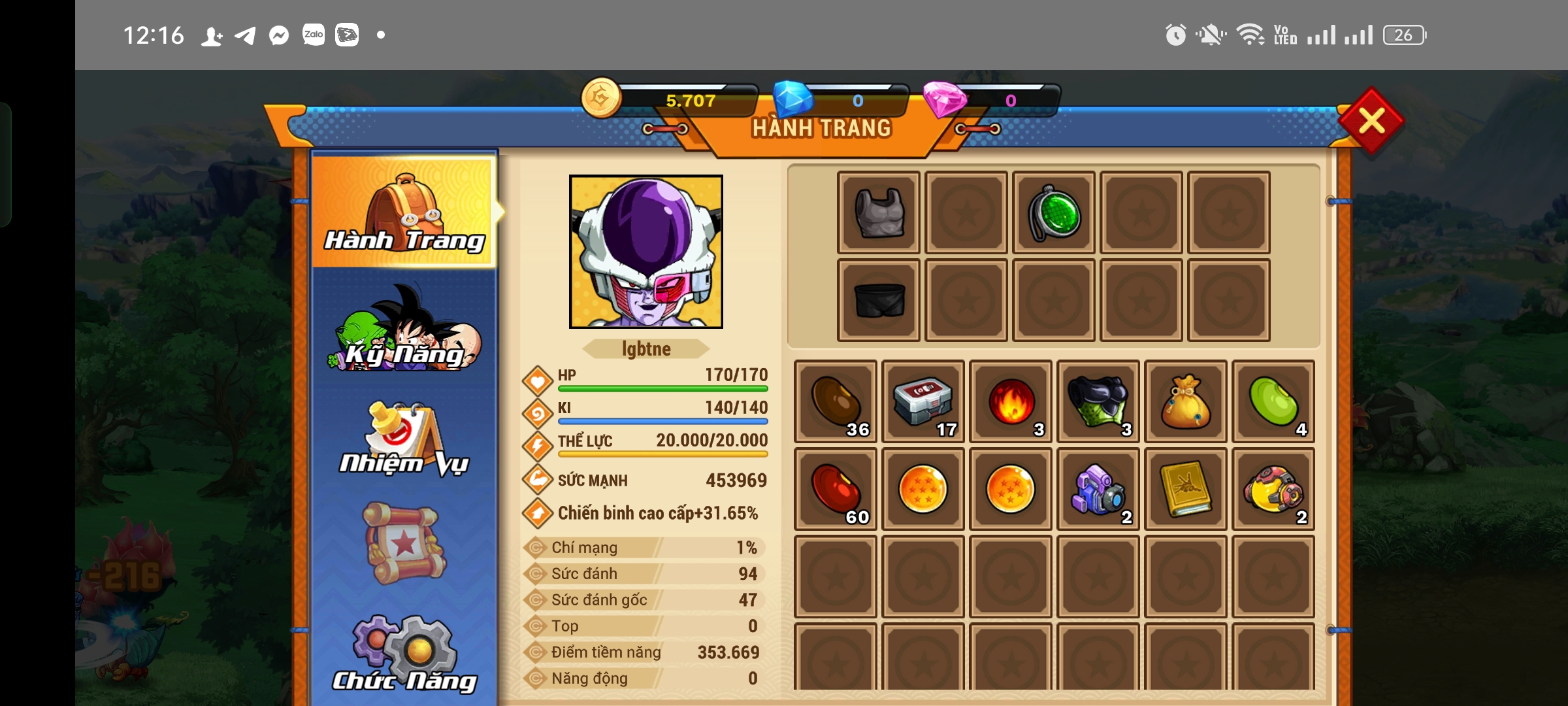Screen dimensions: 1568x706
Task: Select the equipped gray armor vest
Action: (x=879, y=212)
